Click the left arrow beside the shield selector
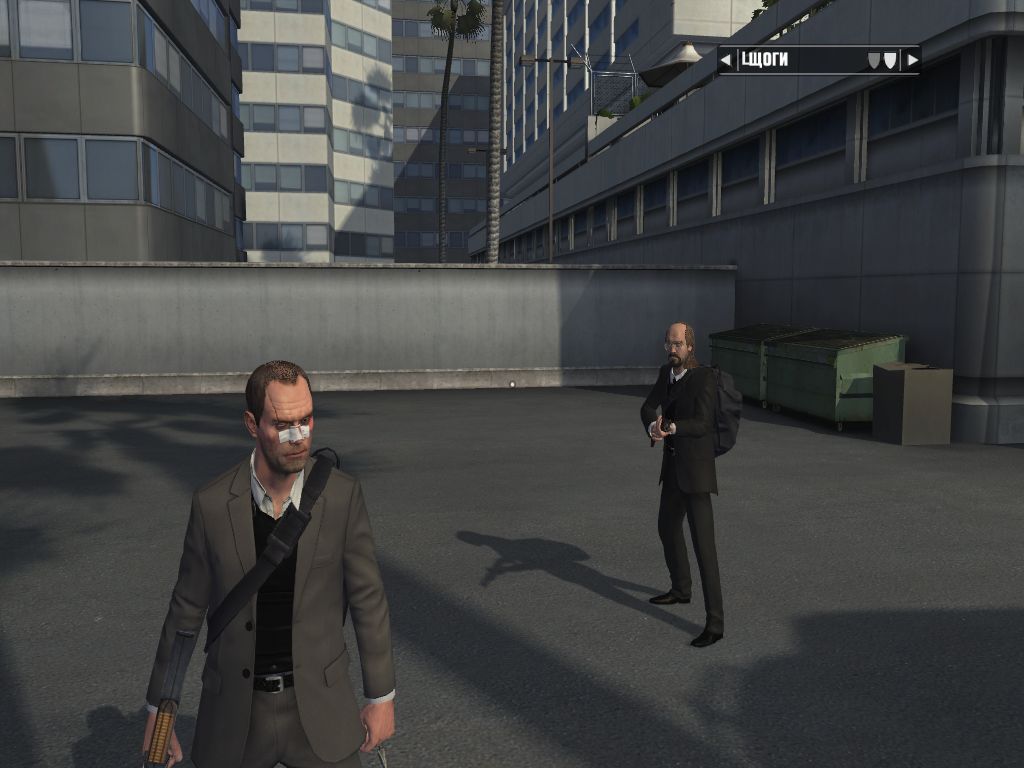The width and height of the screenshot is (1024, 768). [x=726, y=60]
